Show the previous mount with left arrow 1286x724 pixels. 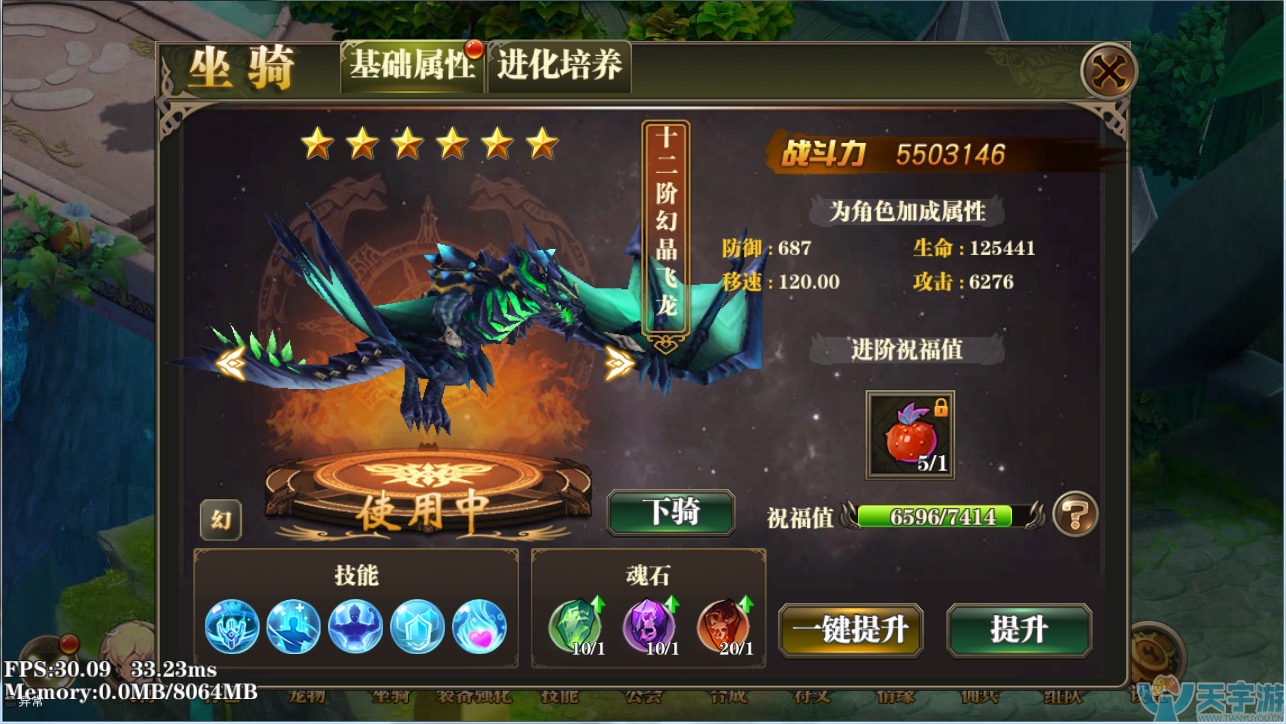click(x=231, y=362)
